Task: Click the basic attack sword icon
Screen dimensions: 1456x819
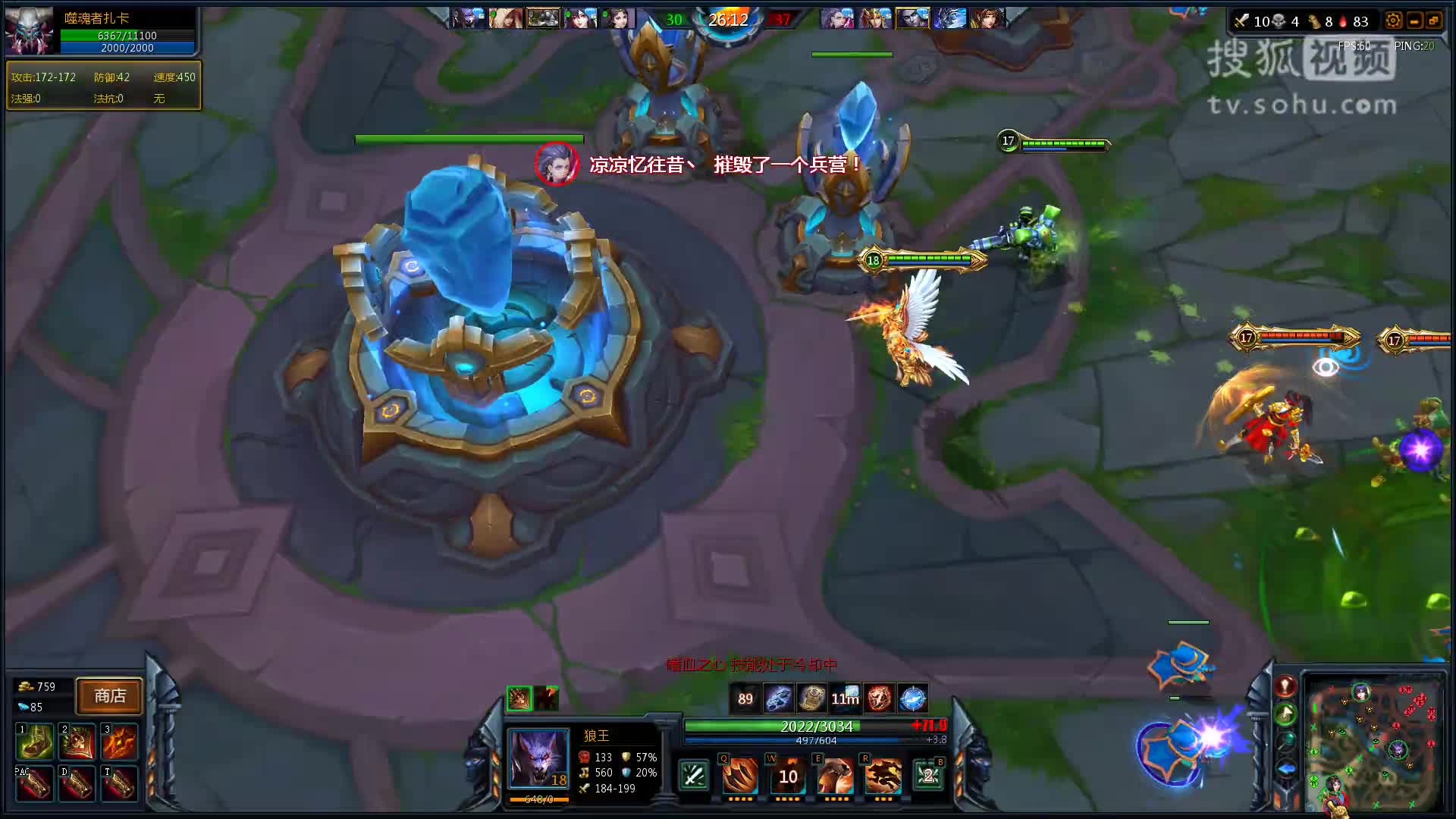Action: pos(693,775)
